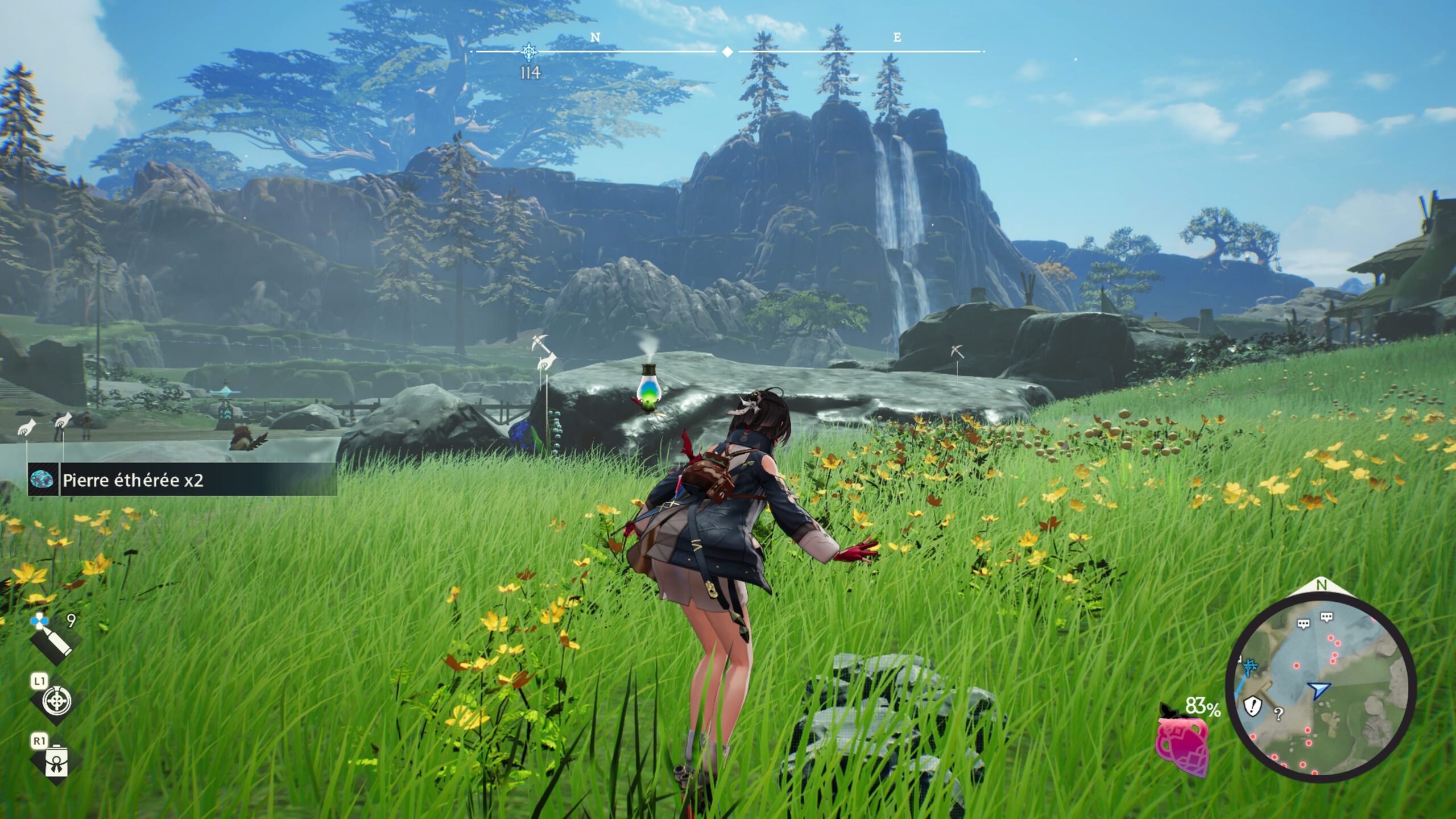Viewport: 1456px width, 819px height.
Task: Activate the crosshair aim mode icon
Action: 56,701
